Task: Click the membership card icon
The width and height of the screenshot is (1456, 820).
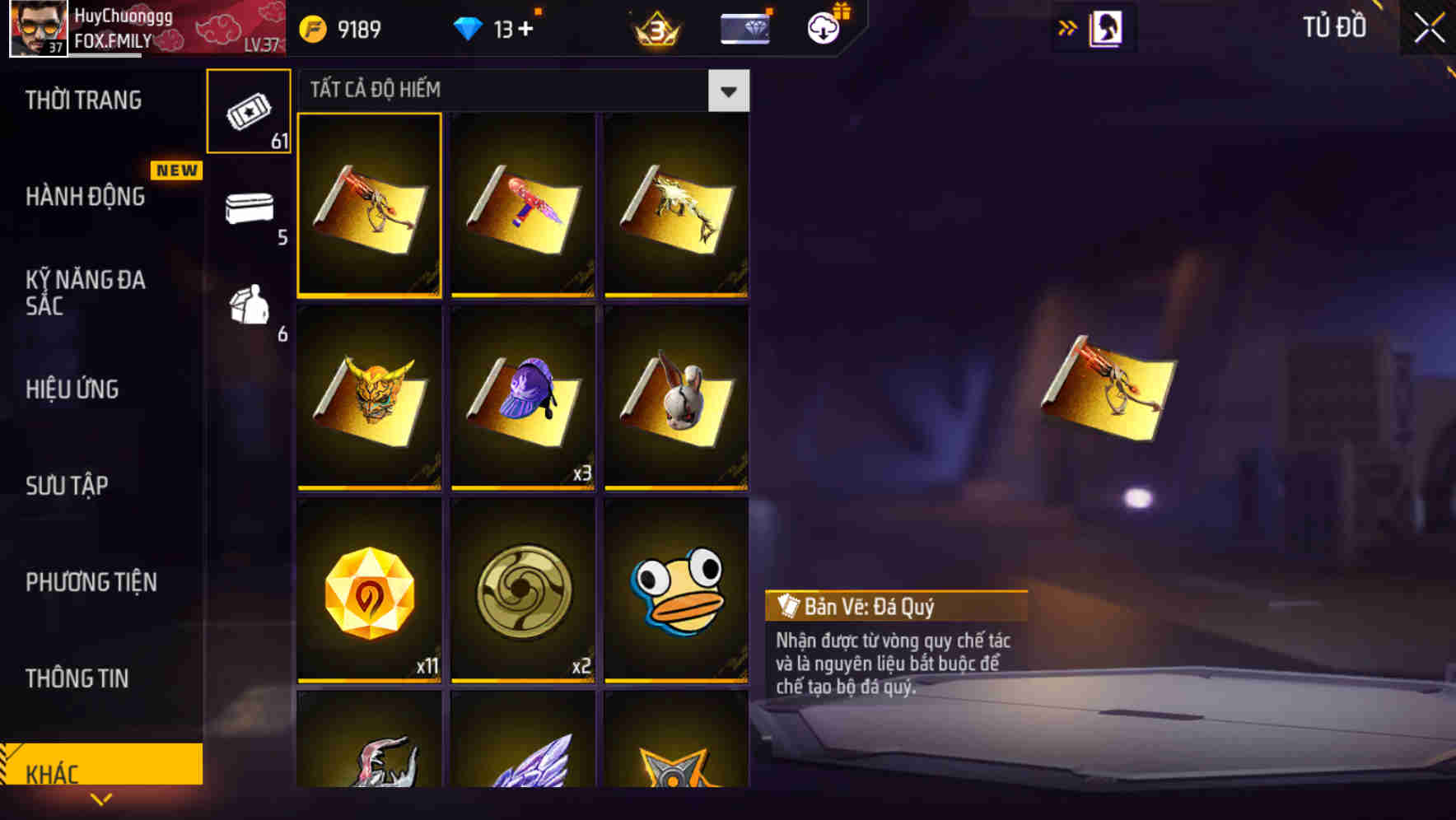Action: (742, 27)
